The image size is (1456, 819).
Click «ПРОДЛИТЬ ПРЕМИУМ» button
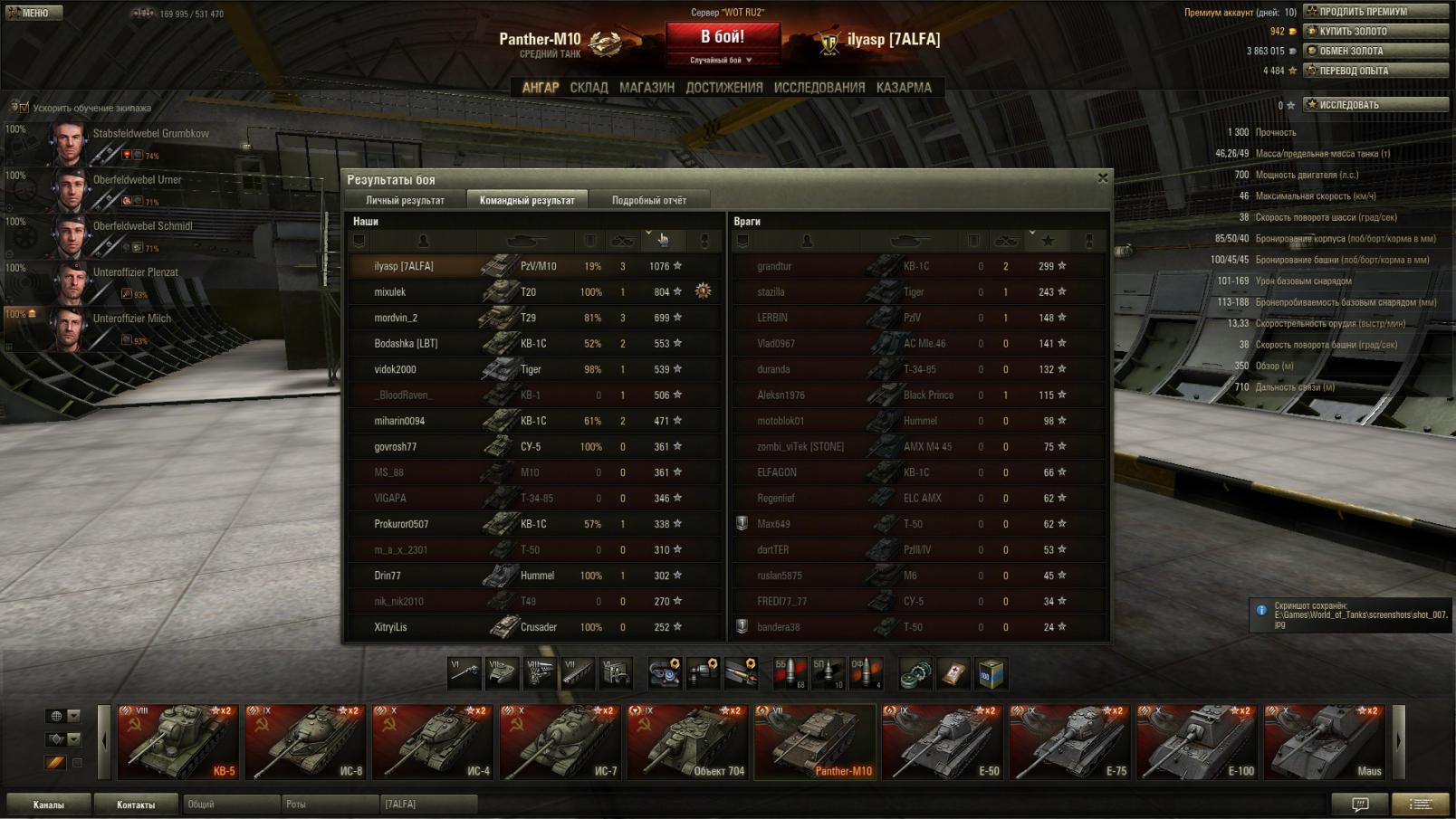tap(1375, 12)
